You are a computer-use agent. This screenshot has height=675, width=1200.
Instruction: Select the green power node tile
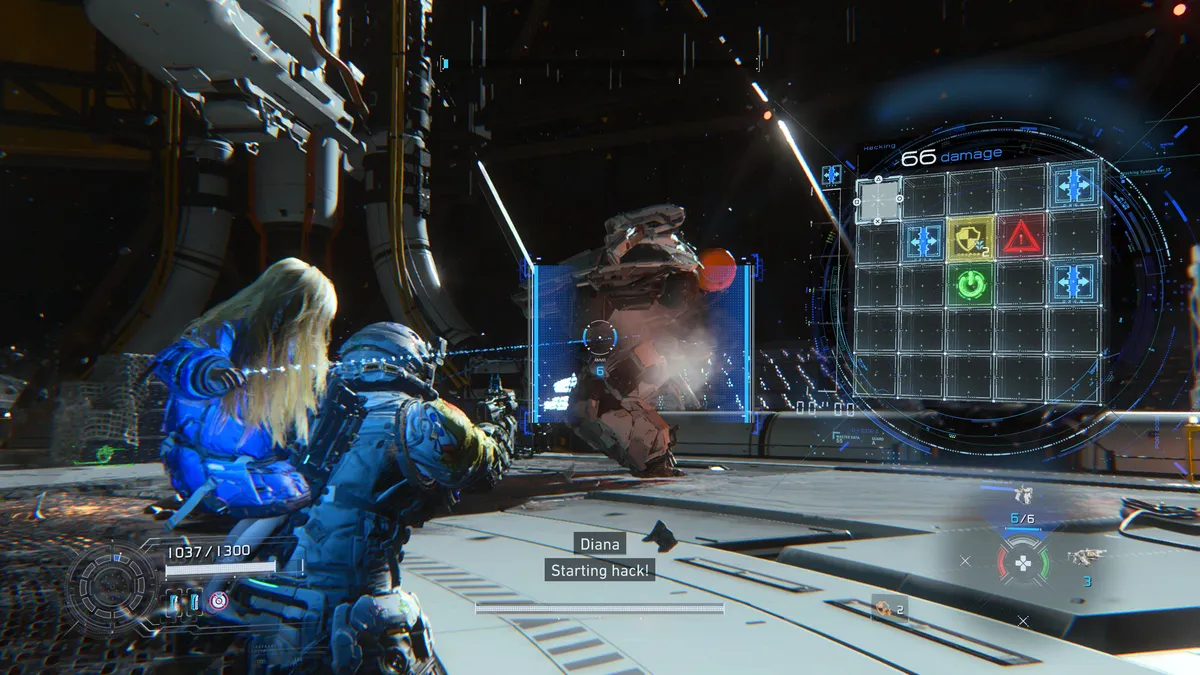(969, 286)
